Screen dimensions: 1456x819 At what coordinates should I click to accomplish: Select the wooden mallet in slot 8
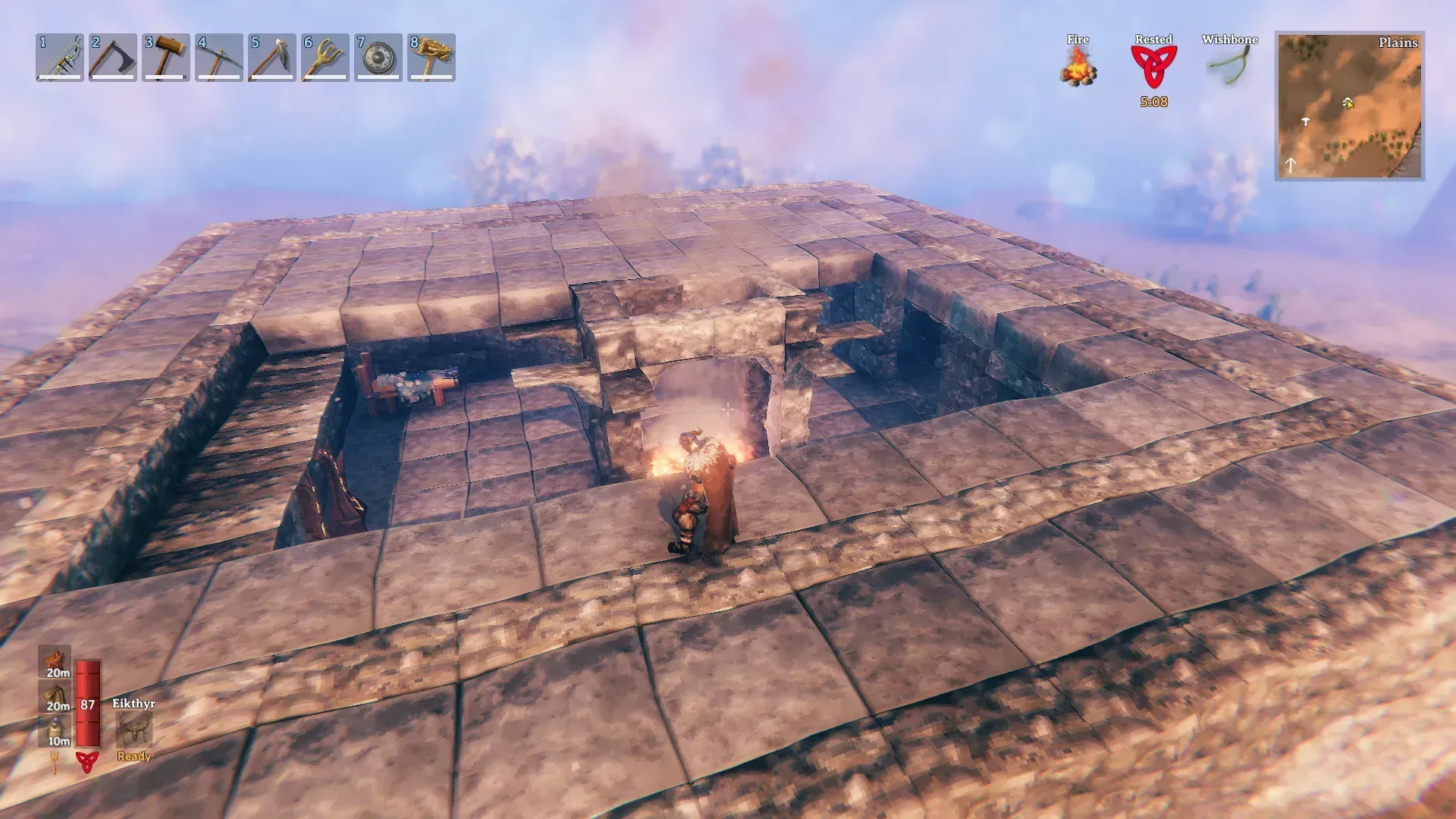(x=431, y=57)
